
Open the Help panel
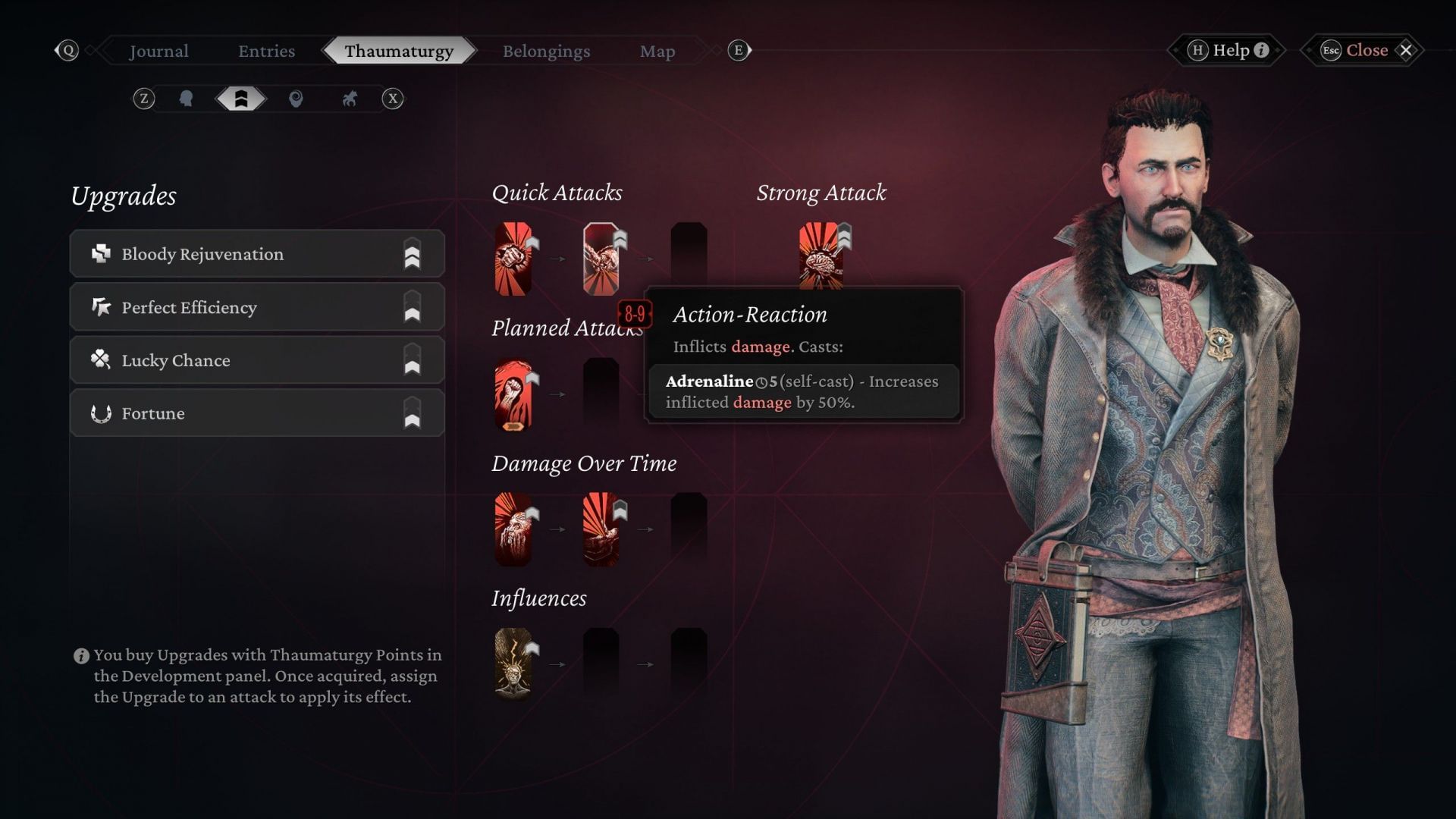[1228, 50]
